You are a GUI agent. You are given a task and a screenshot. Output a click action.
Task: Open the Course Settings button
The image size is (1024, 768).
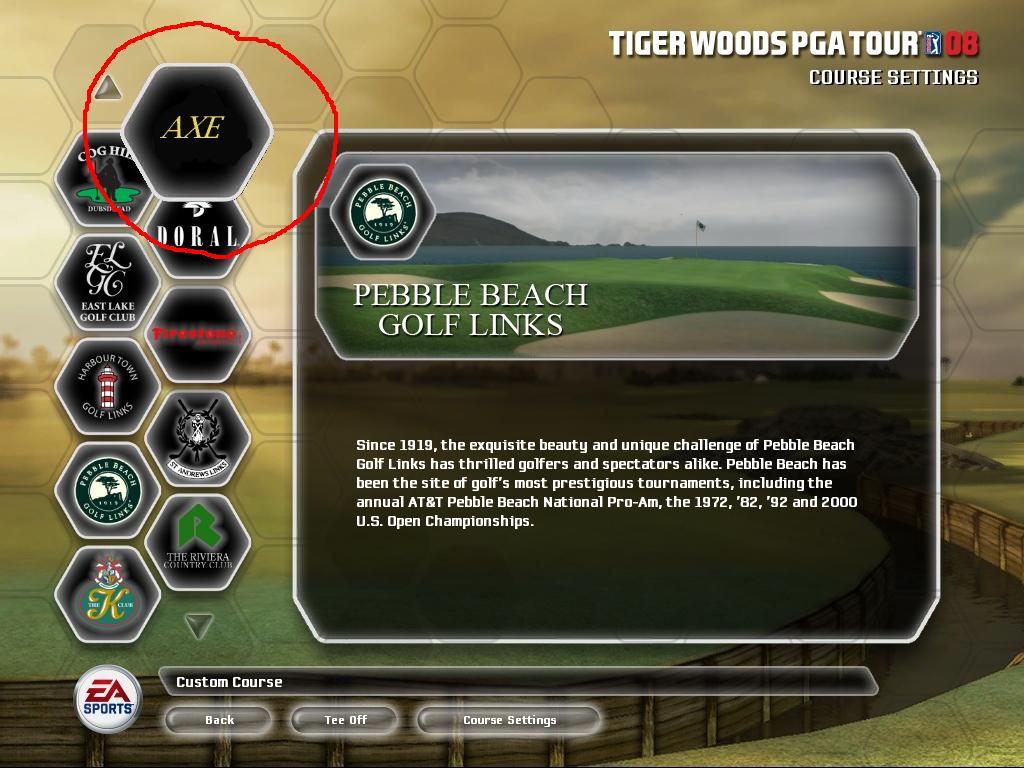[x=509, y=720]
